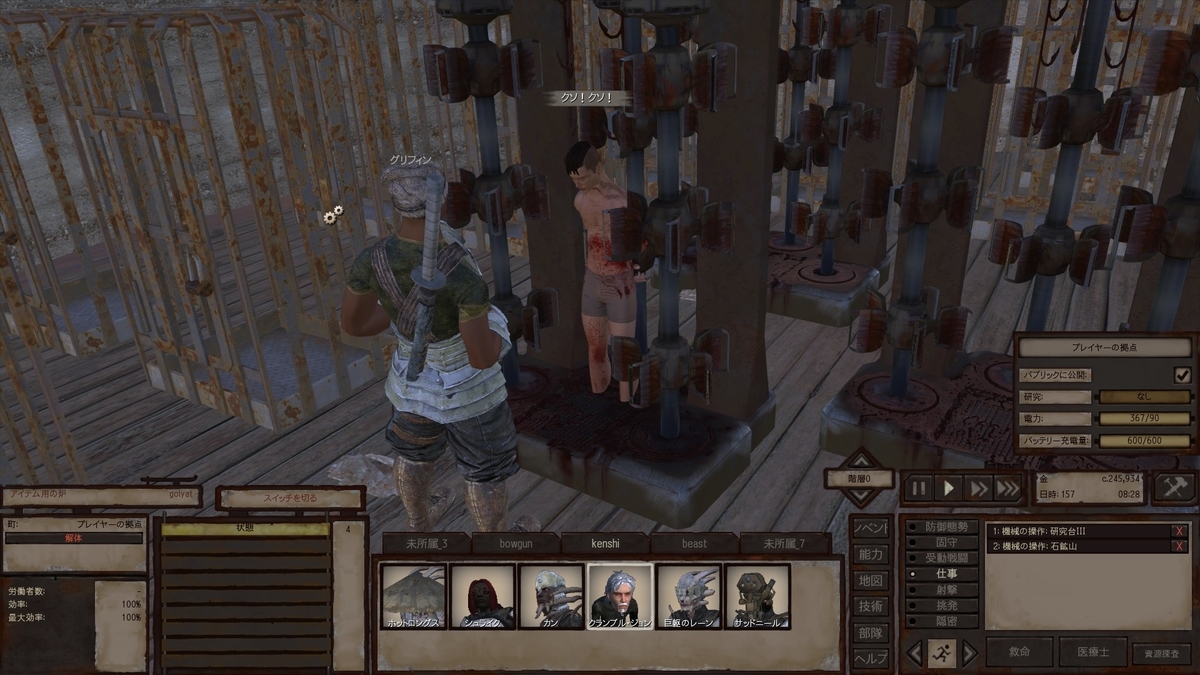Click the red 解体 dismantle button
The image size is (1200, 675).
point(74,538)
